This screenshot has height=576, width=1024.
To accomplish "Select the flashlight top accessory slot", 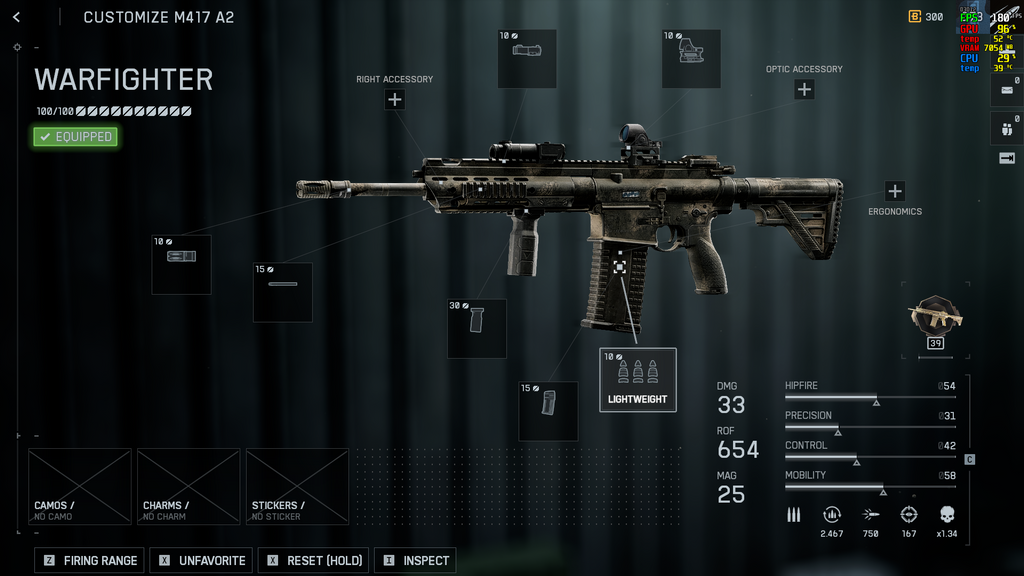I will tap(527, 58).
